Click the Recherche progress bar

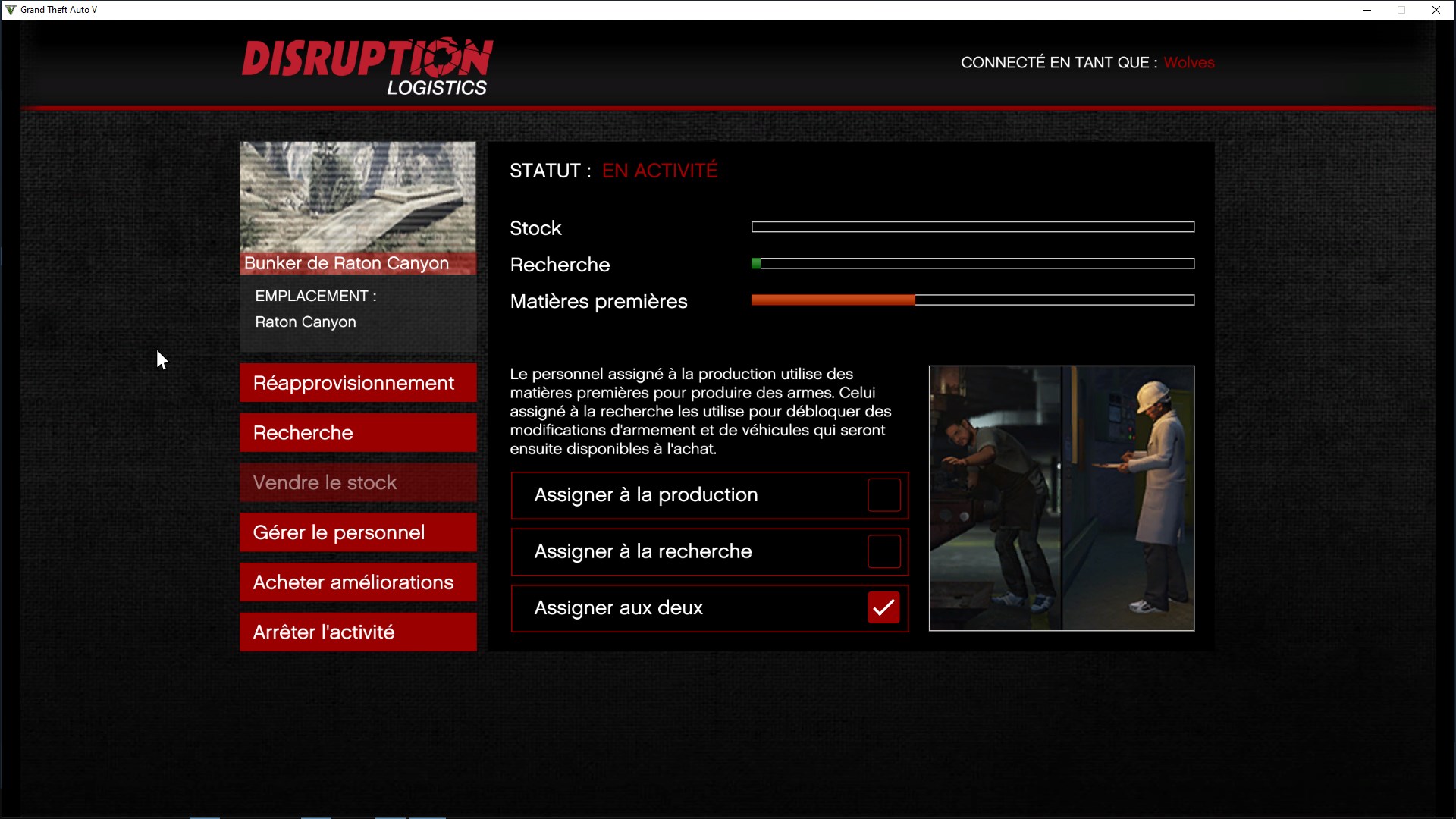973,263
